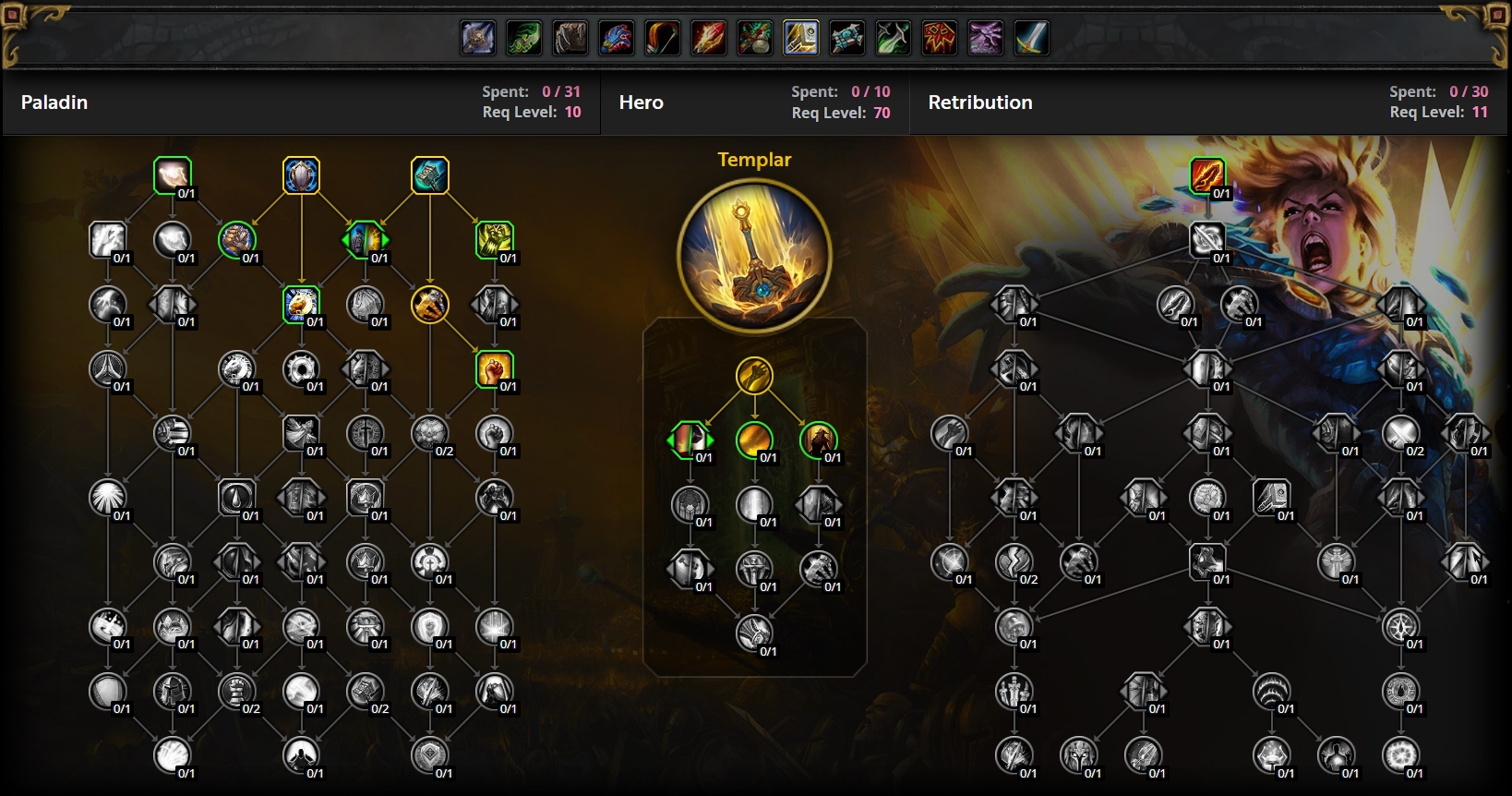Screen dimensions: 1512x796
Task: Choose the Druid claw class icon
Action: [x=570, y=38]
